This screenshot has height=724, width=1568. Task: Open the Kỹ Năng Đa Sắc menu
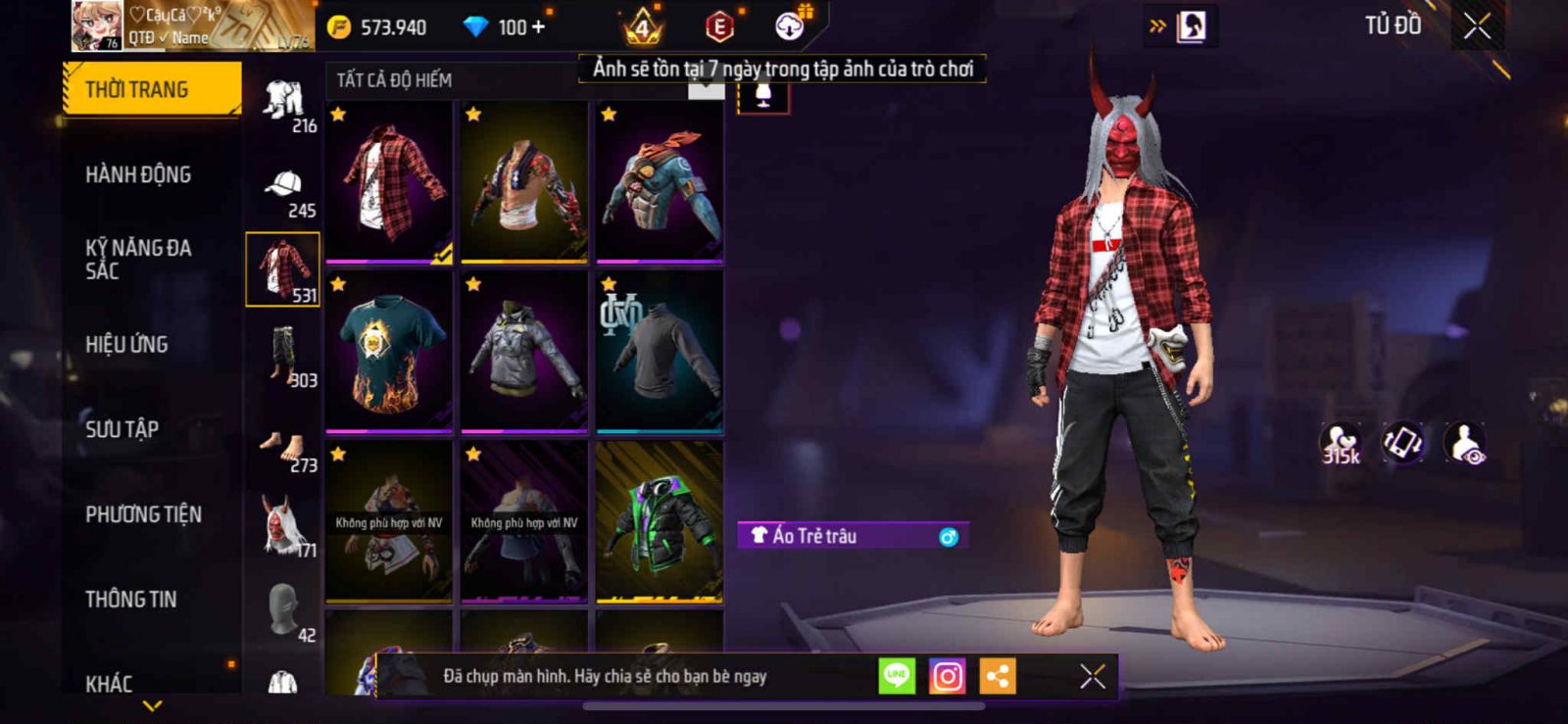[x=138, y=259]
